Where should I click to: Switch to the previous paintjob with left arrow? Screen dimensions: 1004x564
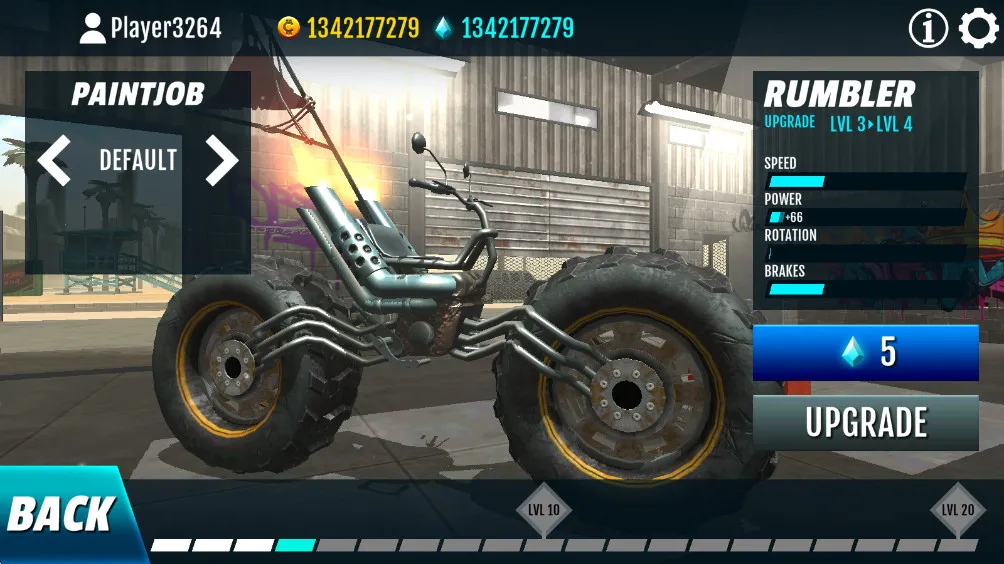tap(54, 160)
